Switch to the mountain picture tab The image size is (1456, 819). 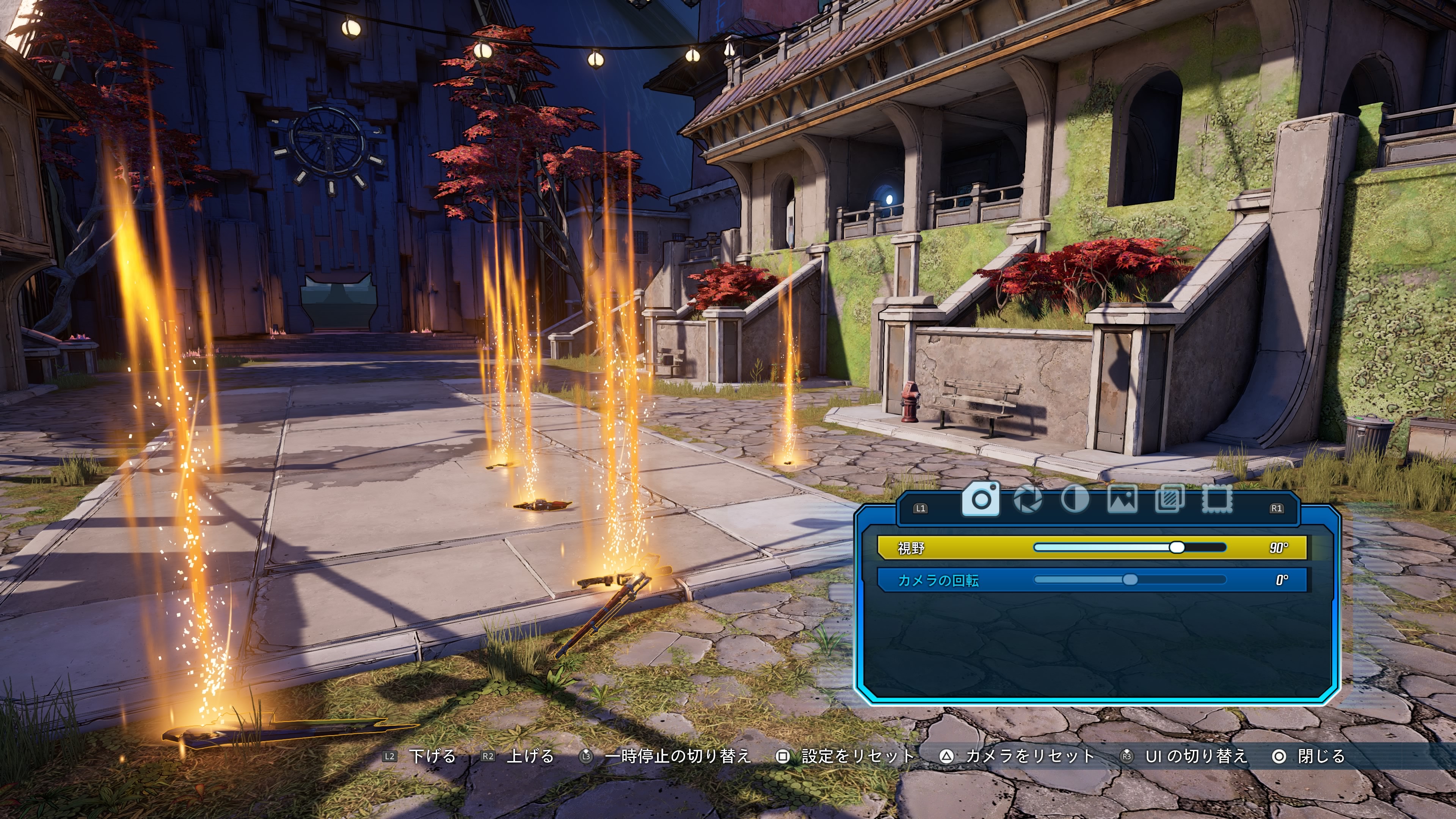point(1122,499)
